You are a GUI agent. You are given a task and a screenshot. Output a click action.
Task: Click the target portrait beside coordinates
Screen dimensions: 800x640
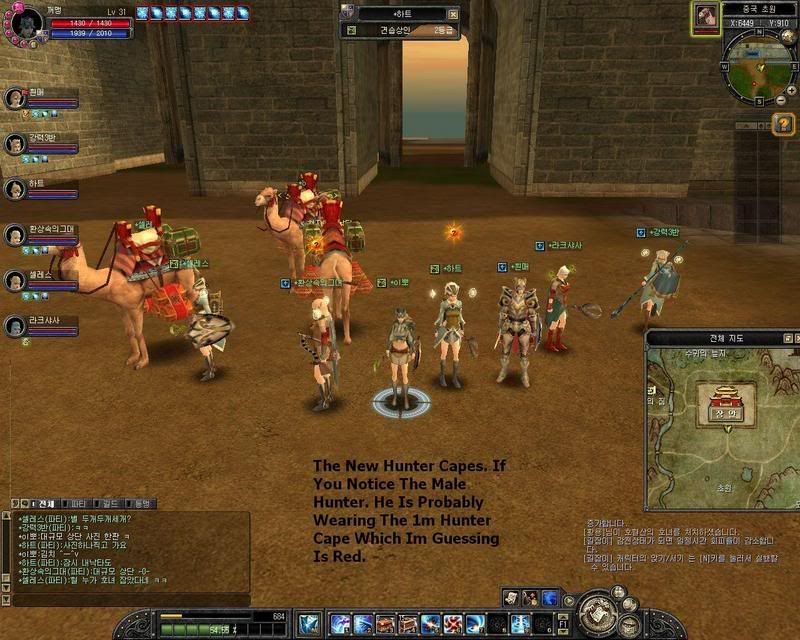707,18
